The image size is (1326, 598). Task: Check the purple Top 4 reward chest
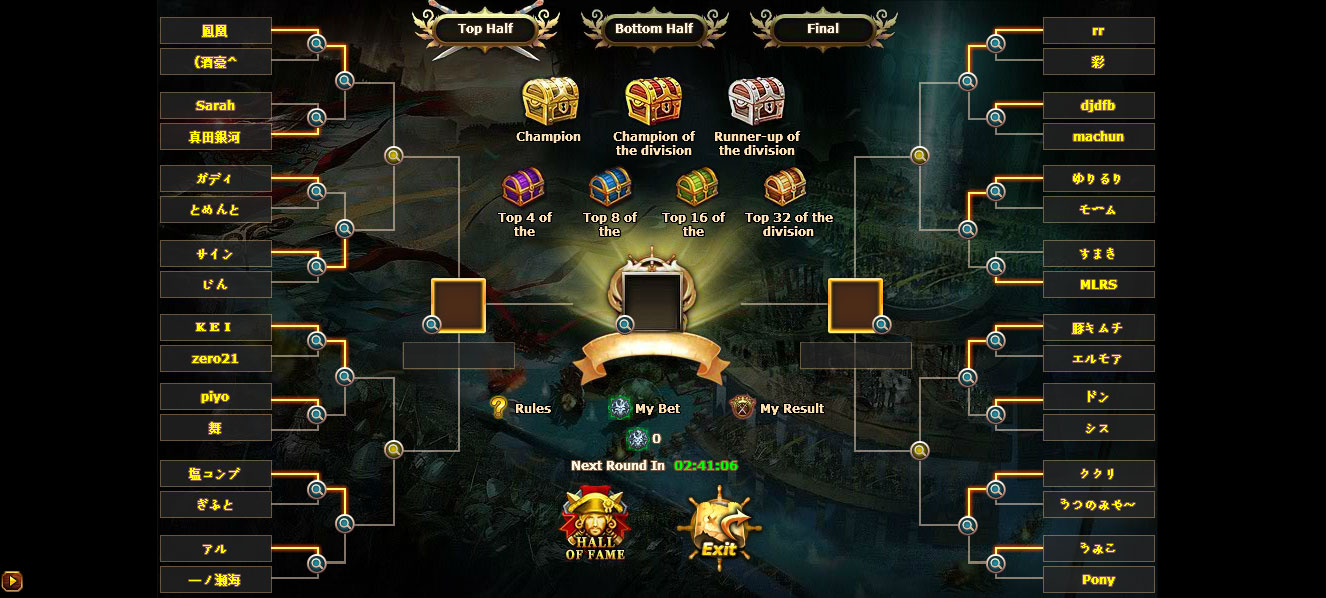[524, 187]
